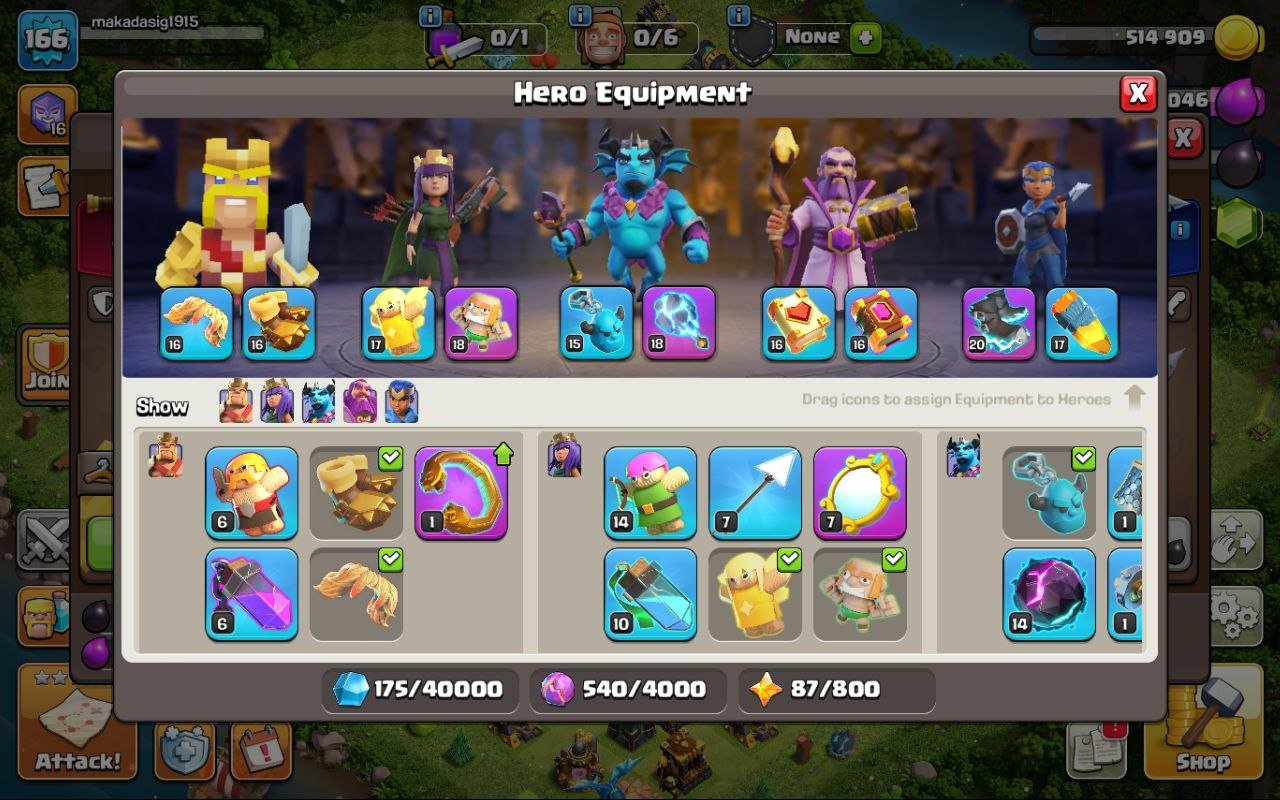Select the Electro Boots equipped on Royal Champion
Image resolution: width=1280 pixels, height=800 pixels.
(x=997, y=325)
